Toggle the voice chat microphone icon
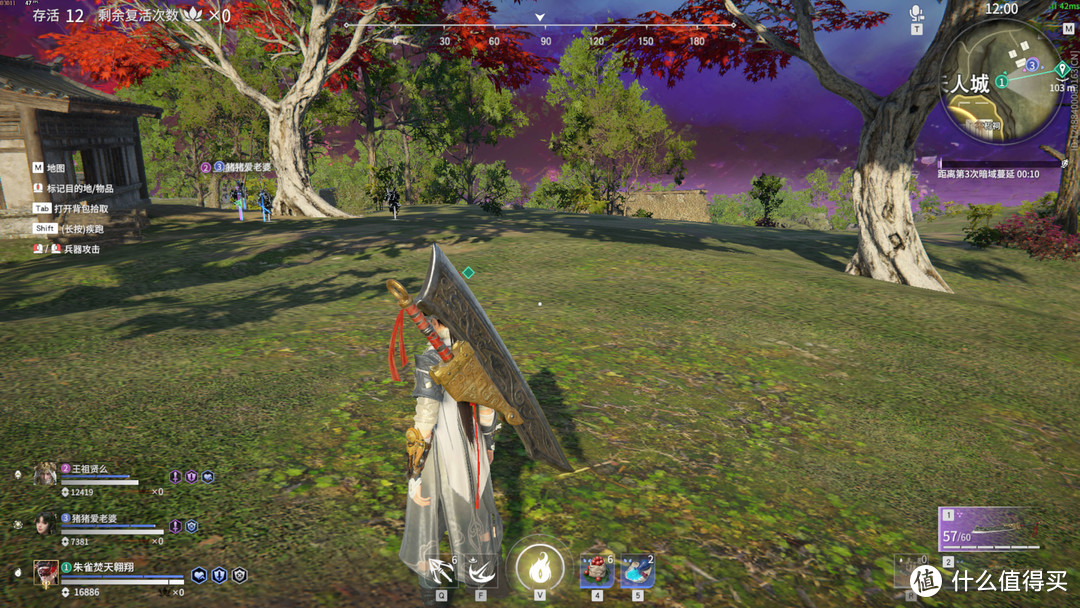This screenshot has width=1080, height=608. pos(916,13)
